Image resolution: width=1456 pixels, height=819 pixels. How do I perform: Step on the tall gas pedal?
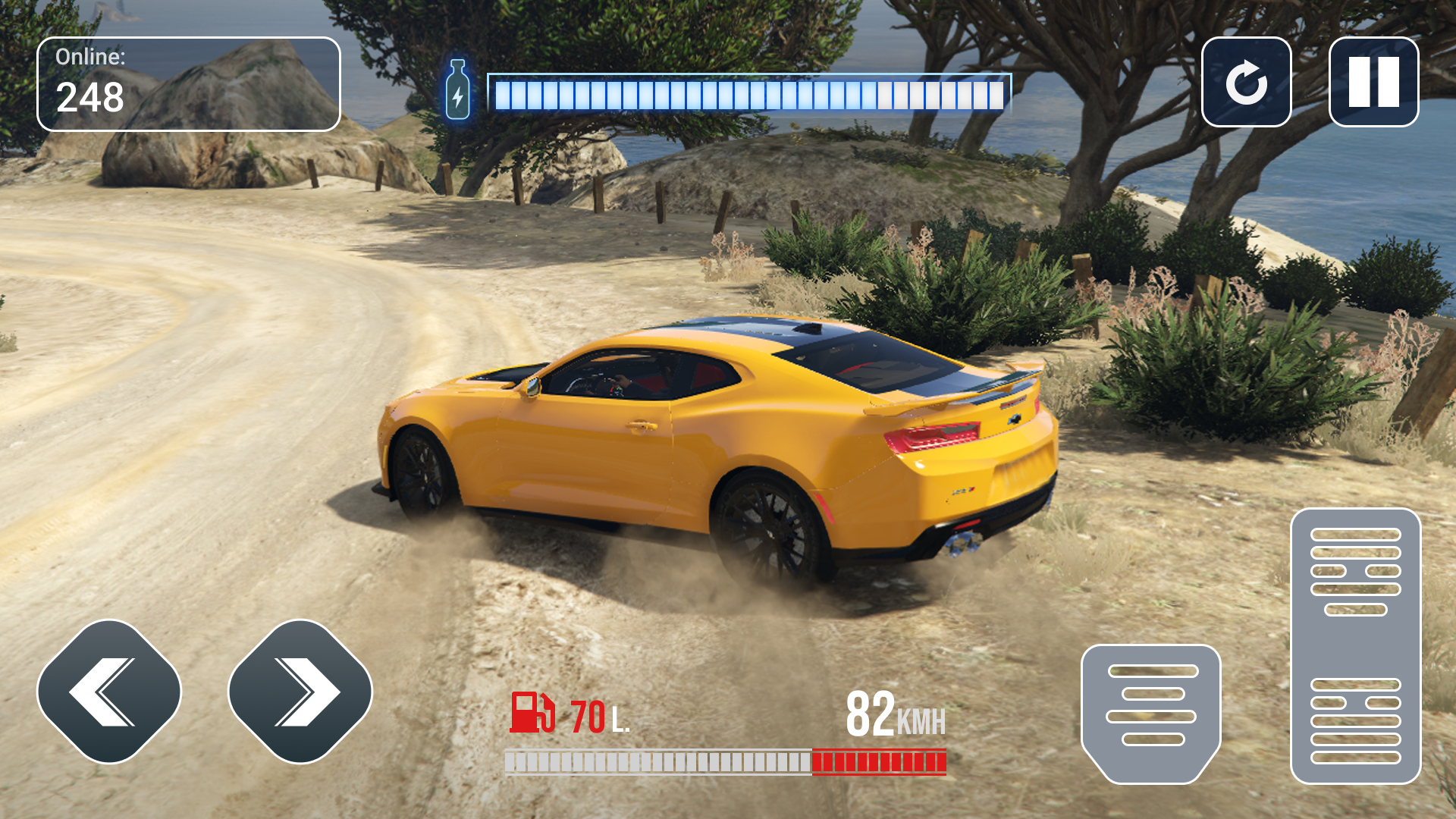click(1355, 646)
